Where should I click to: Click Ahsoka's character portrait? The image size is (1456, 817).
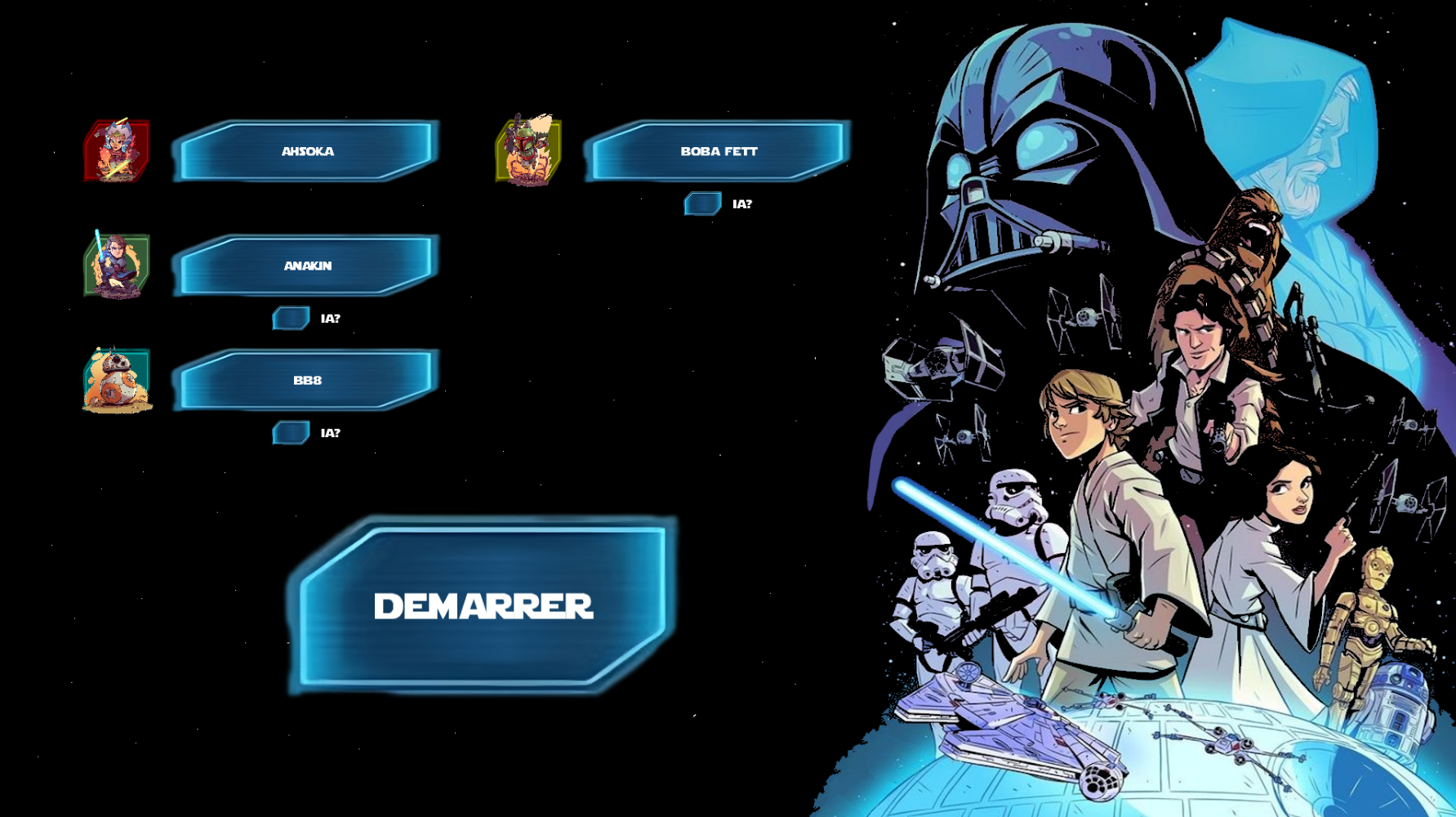point(117,151)
